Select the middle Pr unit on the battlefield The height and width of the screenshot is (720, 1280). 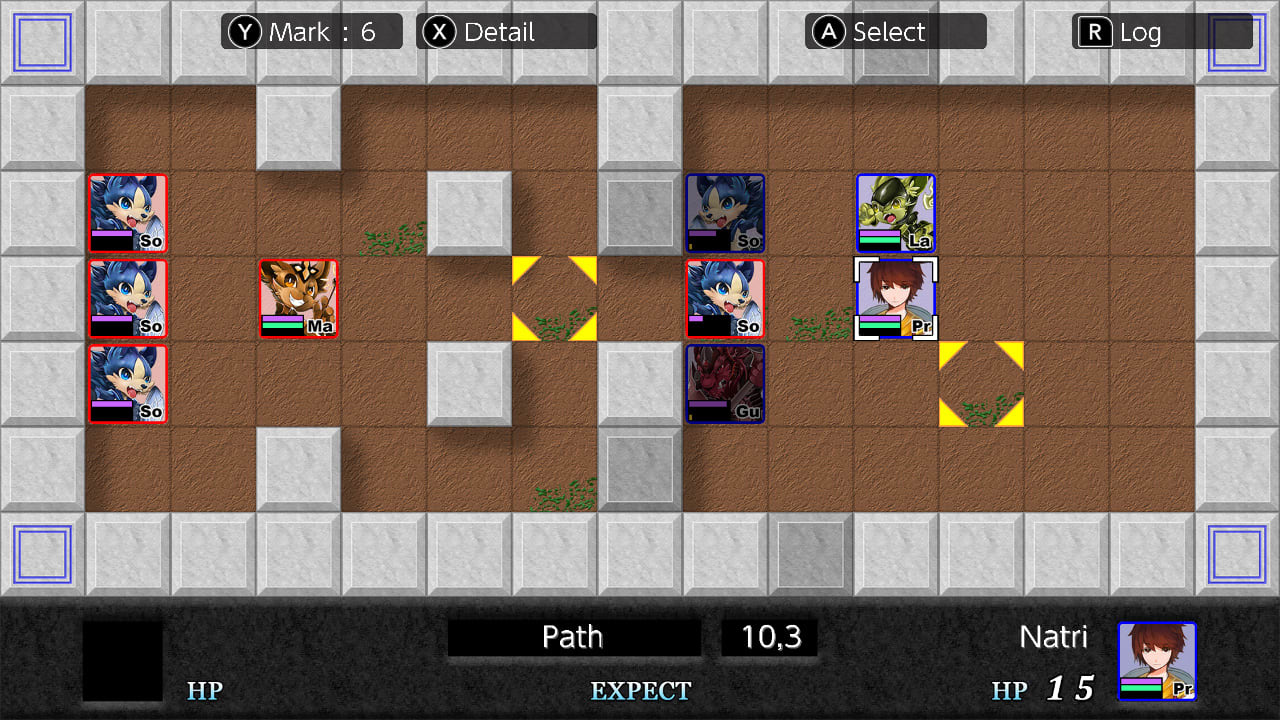coord(895,298)
